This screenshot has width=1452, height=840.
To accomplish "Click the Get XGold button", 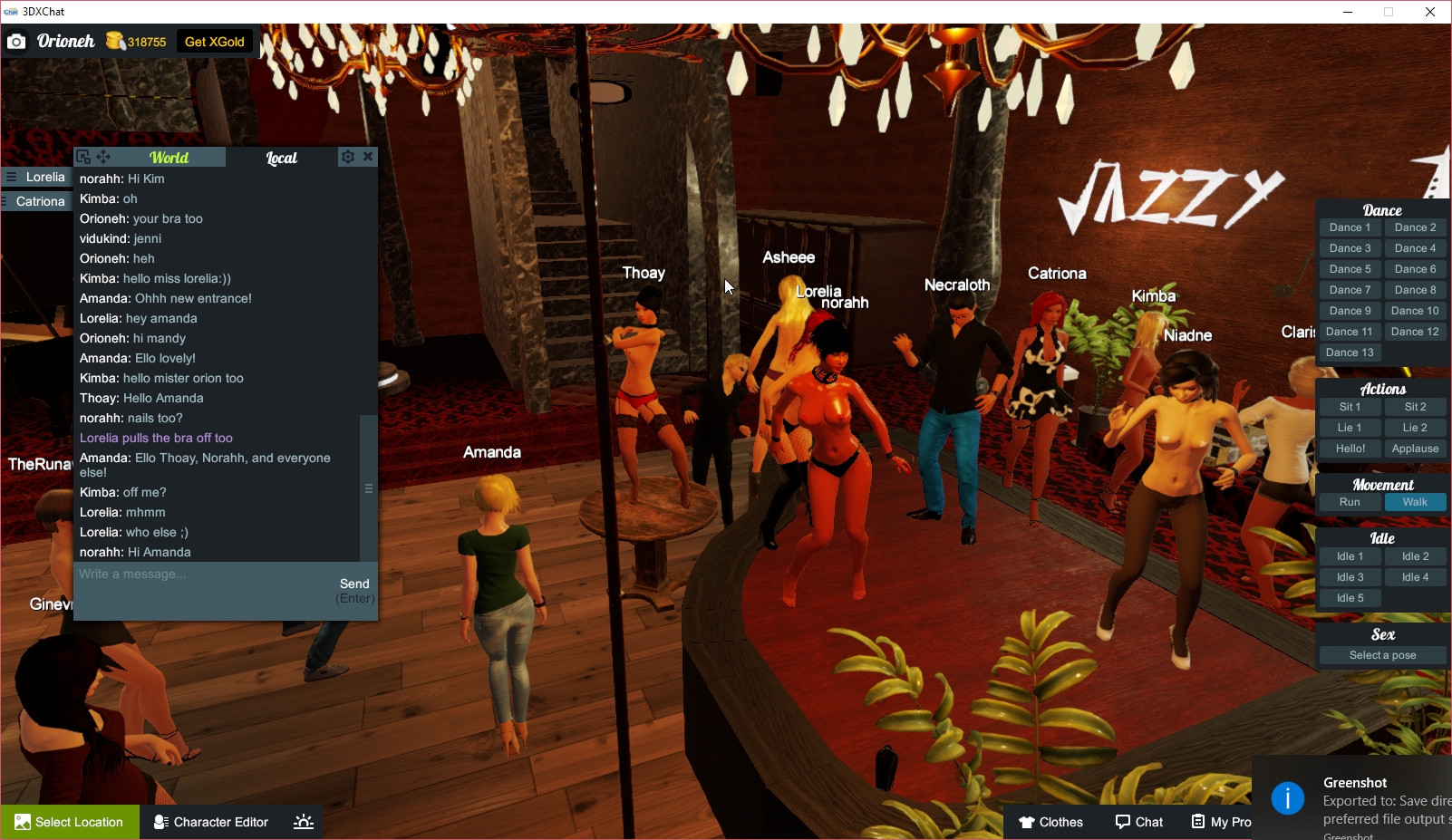I will click(x=214, y=41).
